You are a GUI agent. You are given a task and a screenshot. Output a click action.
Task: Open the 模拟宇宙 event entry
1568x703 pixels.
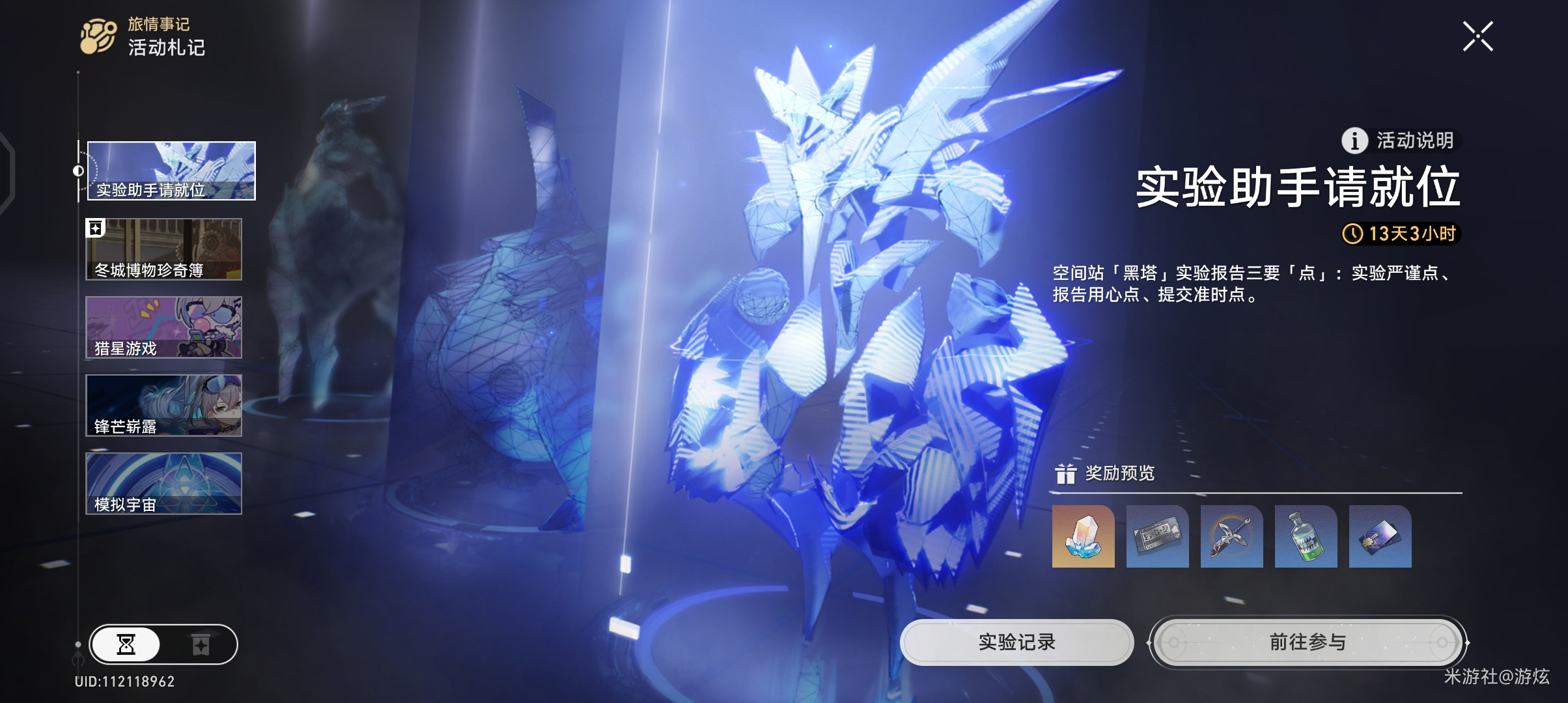click(x=164, y=484)
